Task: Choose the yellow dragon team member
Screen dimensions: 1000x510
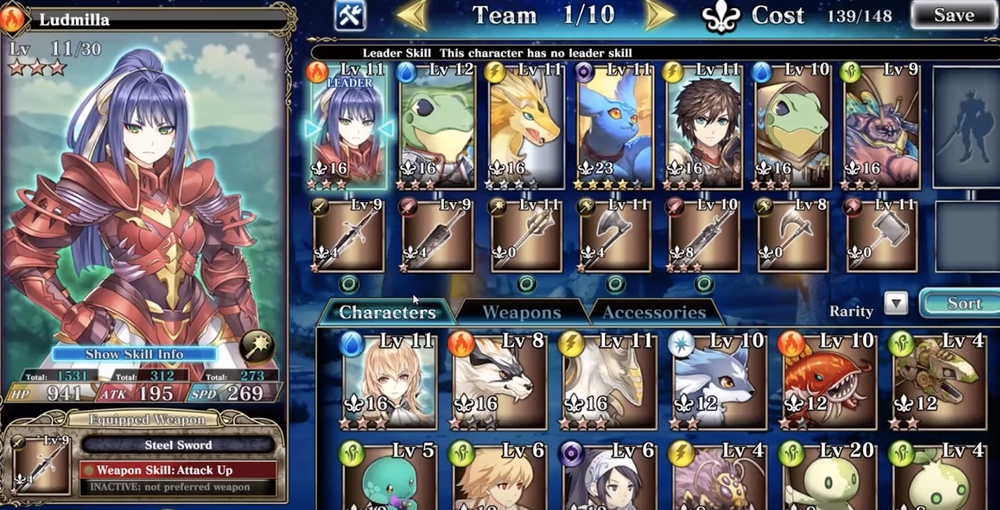Action: [x=527, y=125]
